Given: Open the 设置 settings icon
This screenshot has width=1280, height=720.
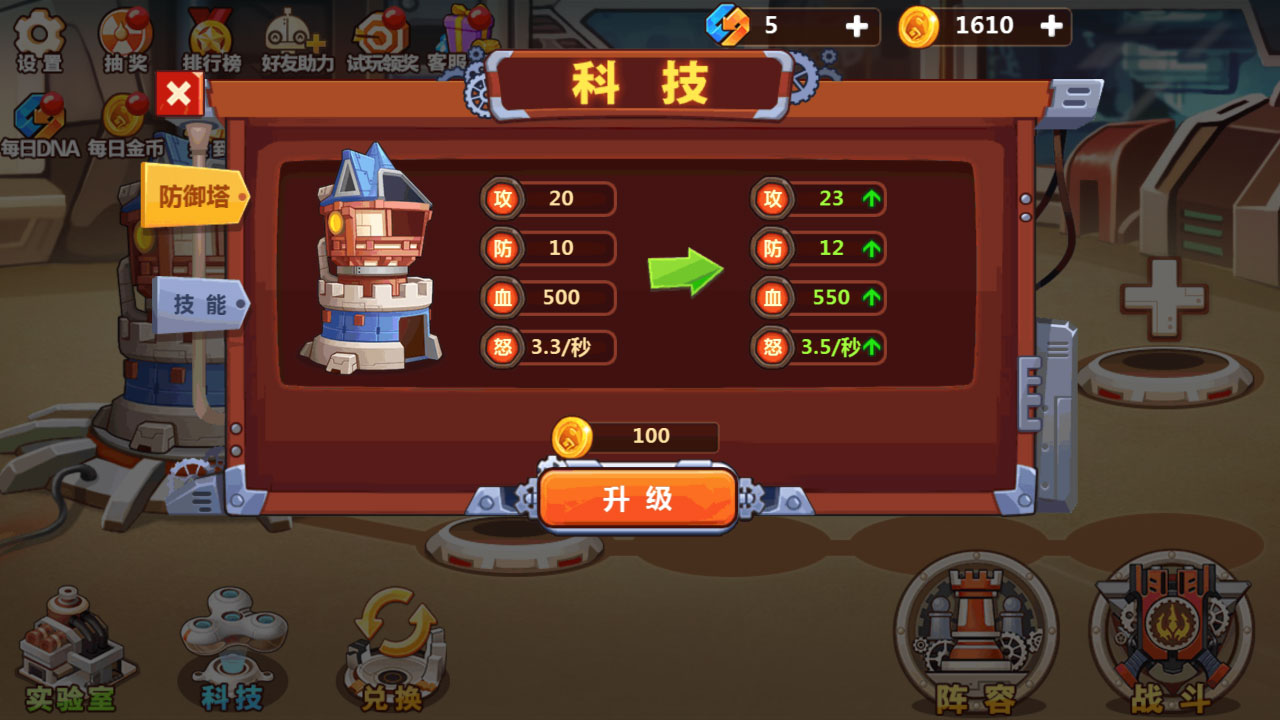Looking at the screenshot, I should click(38, 33).
